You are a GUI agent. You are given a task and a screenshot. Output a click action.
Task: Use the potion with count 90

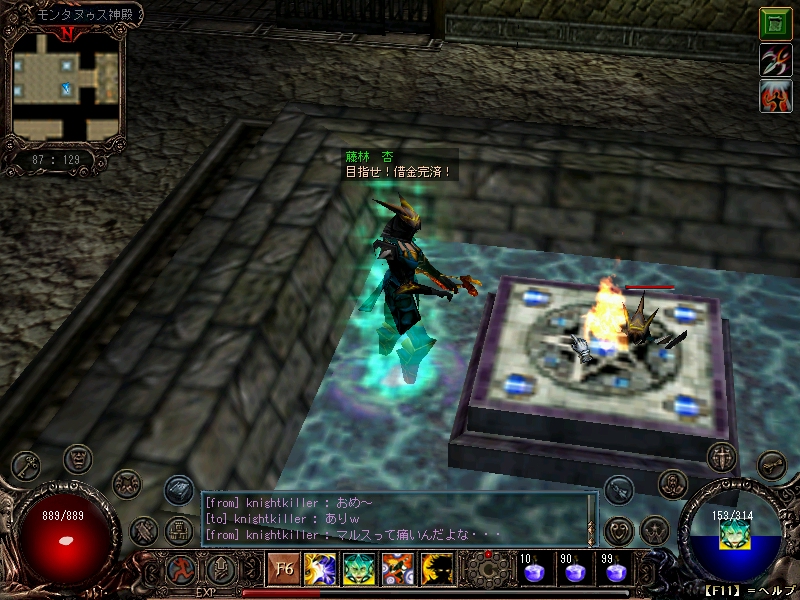[574, 570]
